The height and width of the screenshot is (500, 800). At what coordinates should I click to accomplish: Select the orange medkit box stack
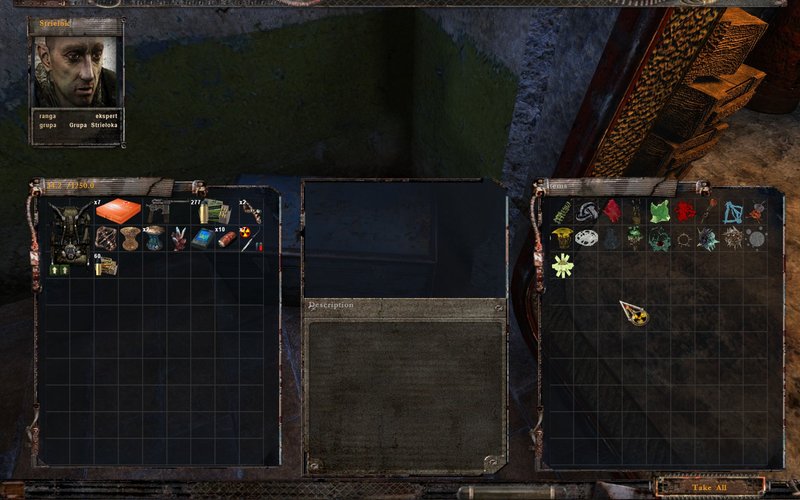(118, 212)
